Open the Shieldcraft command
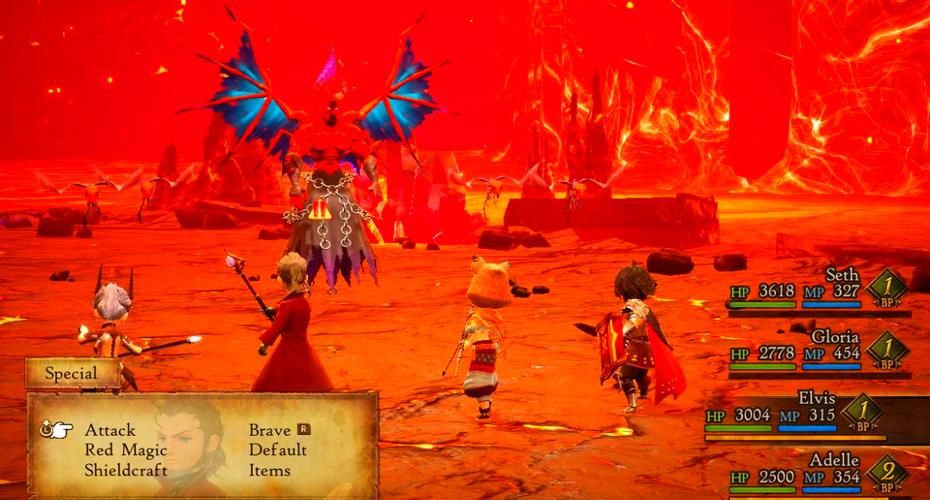The width and height of the screenshot is (930, 500). tap(125, 470)
